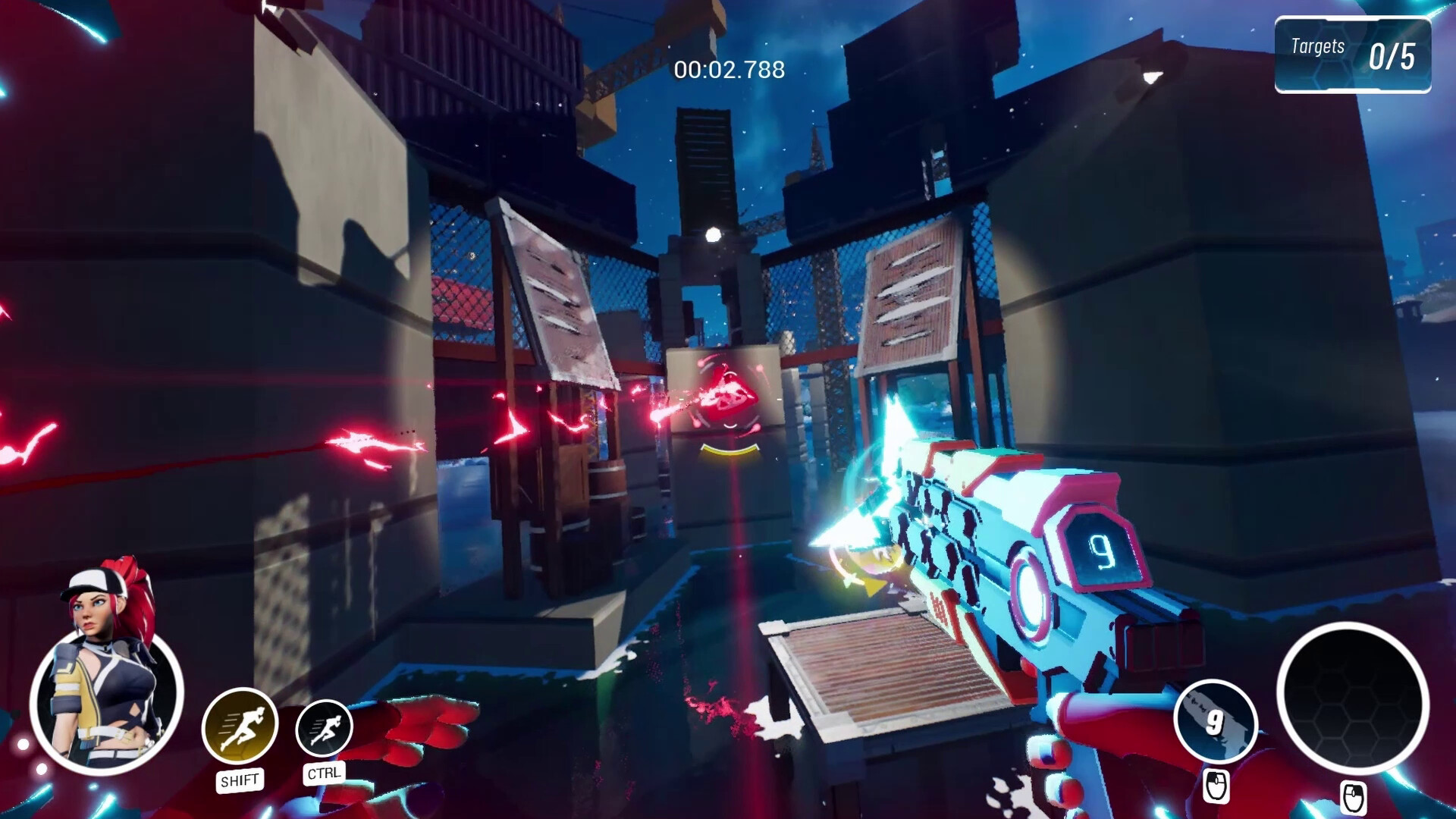Click the 00:02.788 timer display
Screen dimensions: 1456x819
[x=727, y=71]
